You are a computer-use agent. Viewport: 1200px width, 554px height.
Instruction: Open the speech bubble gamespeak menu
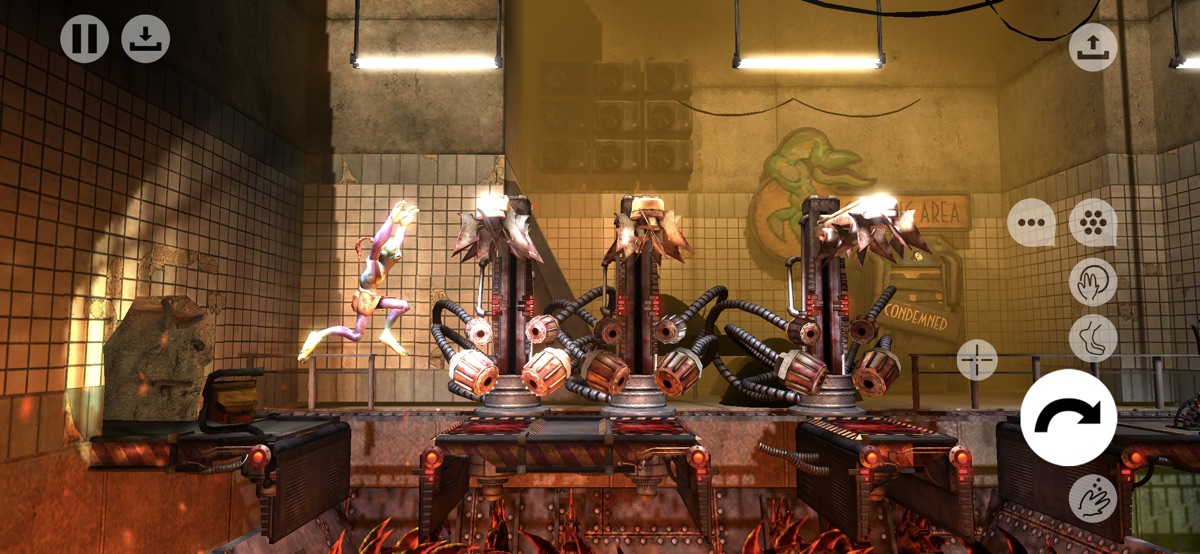coord(1031,223)
